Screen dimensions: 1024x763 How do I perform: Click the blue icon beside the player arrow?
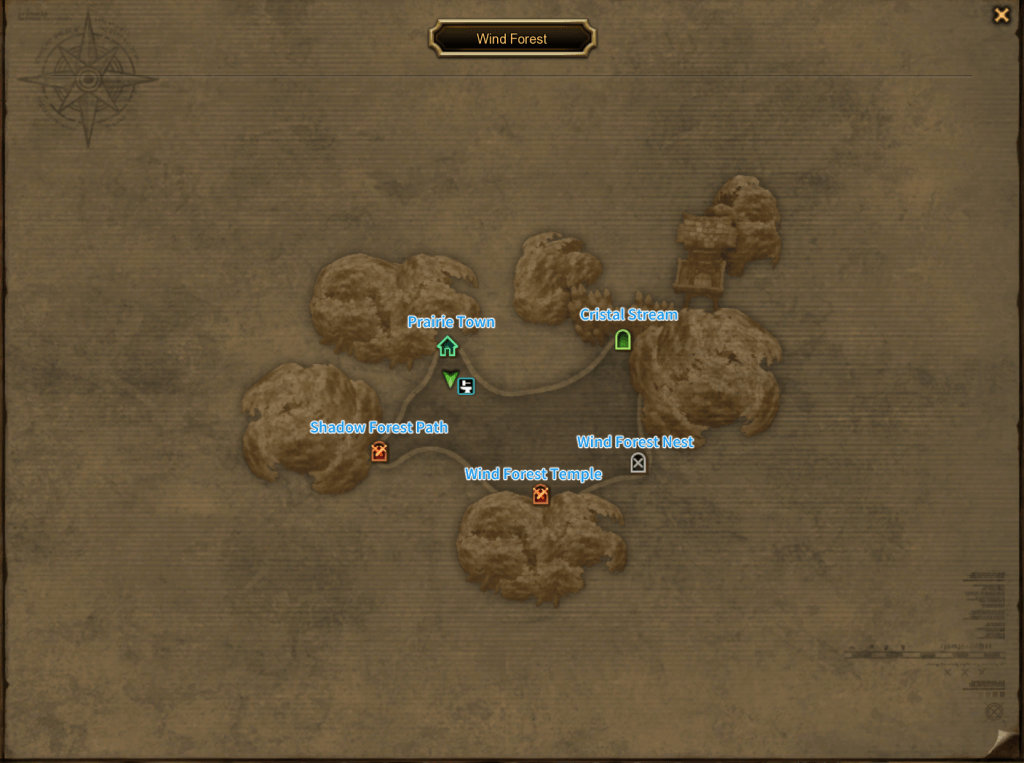pyautogui.click(x=466, y=385)
